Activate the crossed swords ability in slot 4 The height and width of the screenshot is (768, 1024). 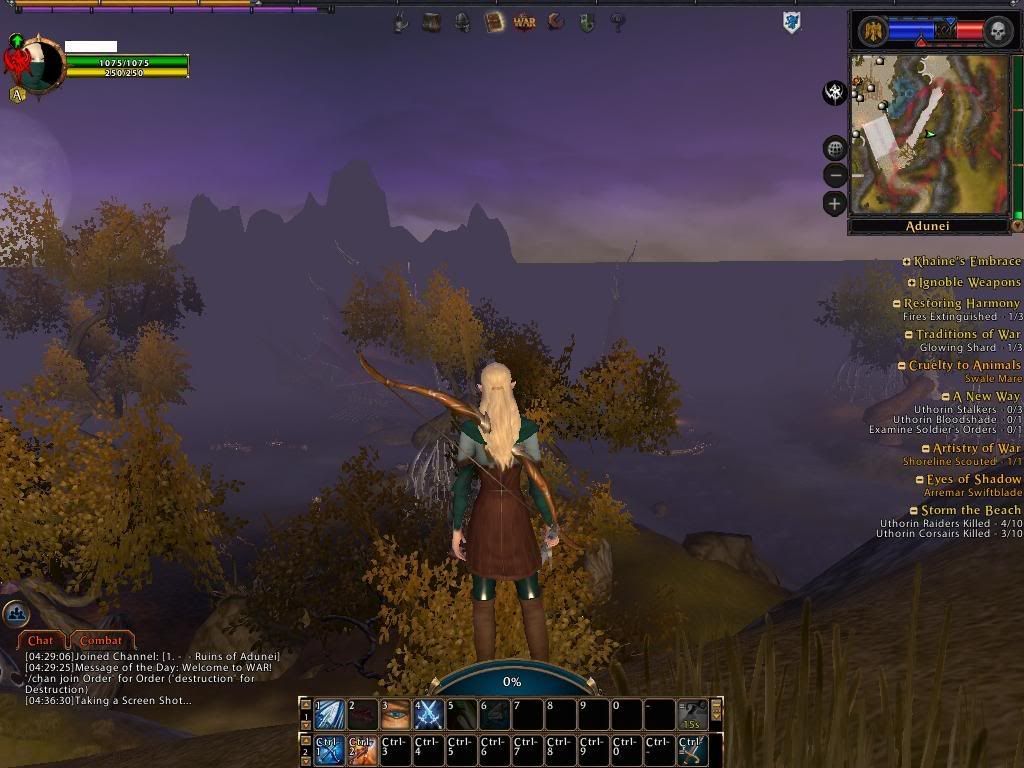click(429, 714)
